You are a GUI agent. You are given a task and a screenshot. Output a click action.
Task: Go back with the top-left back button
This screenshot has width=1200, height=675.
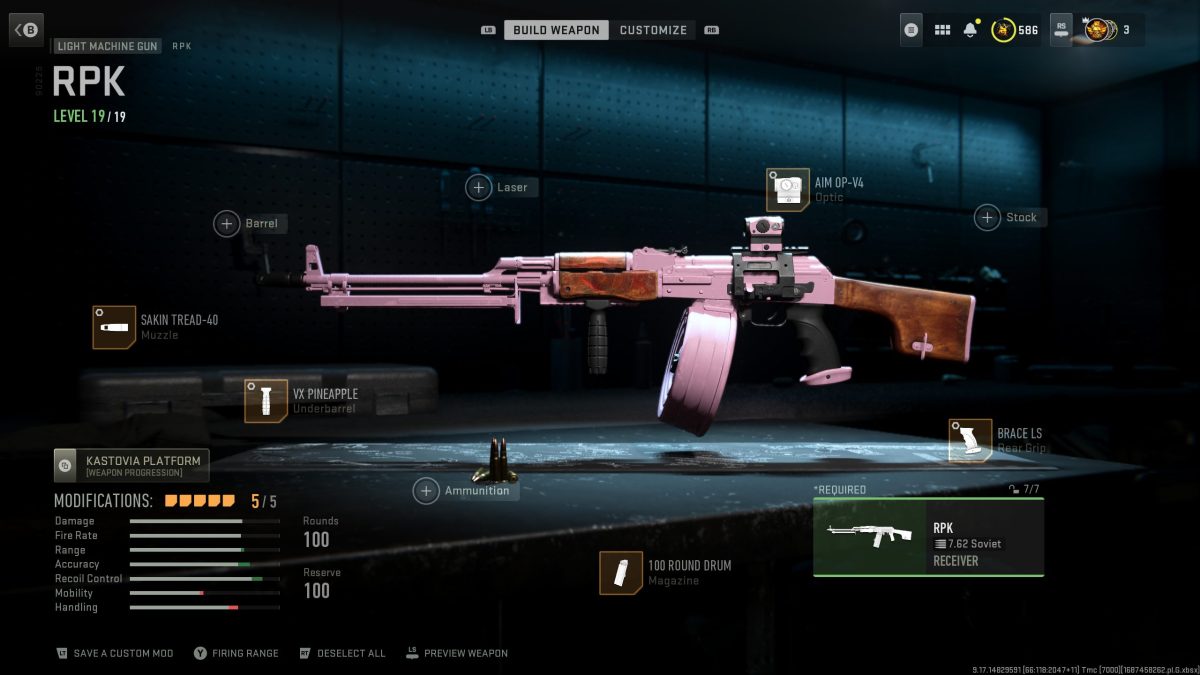27,30
